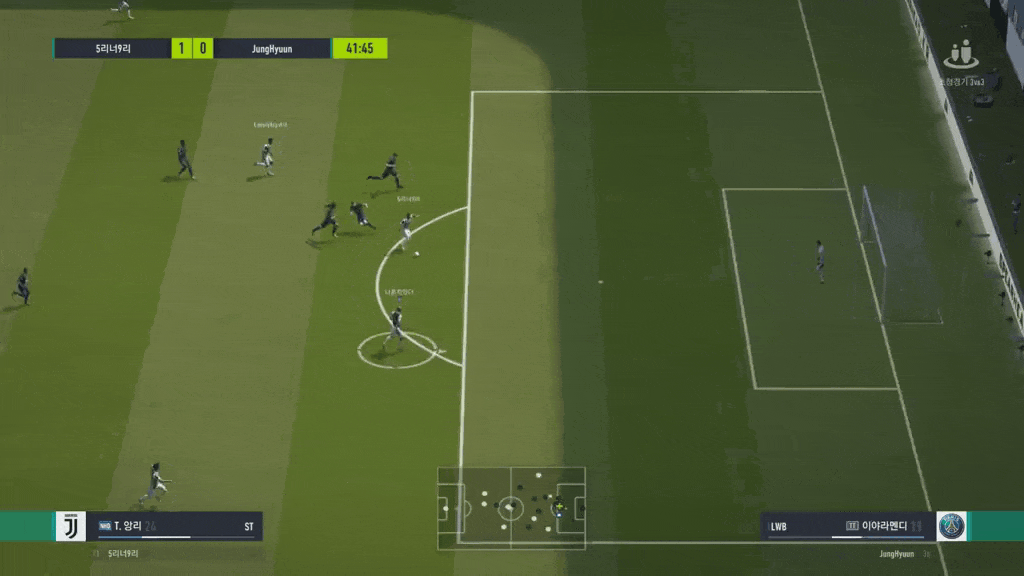The height and width of the screenshot is (576, 1024).
Task: Select the Paris Saint-Germain club crest
Action: pos(951,526)
